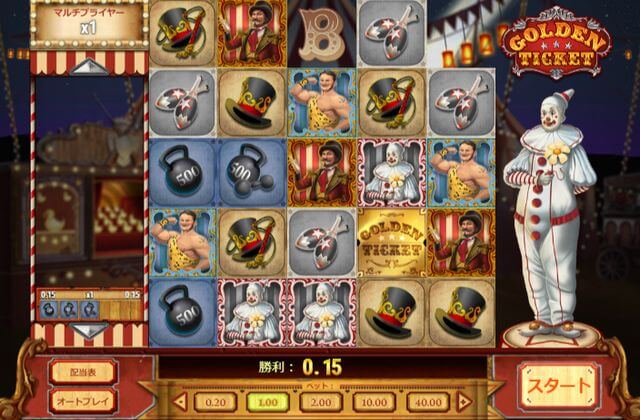Choose the 1.00 bet amount
Image resolution: width=640 pixels, height=420 pixels.
pos(267,401)
